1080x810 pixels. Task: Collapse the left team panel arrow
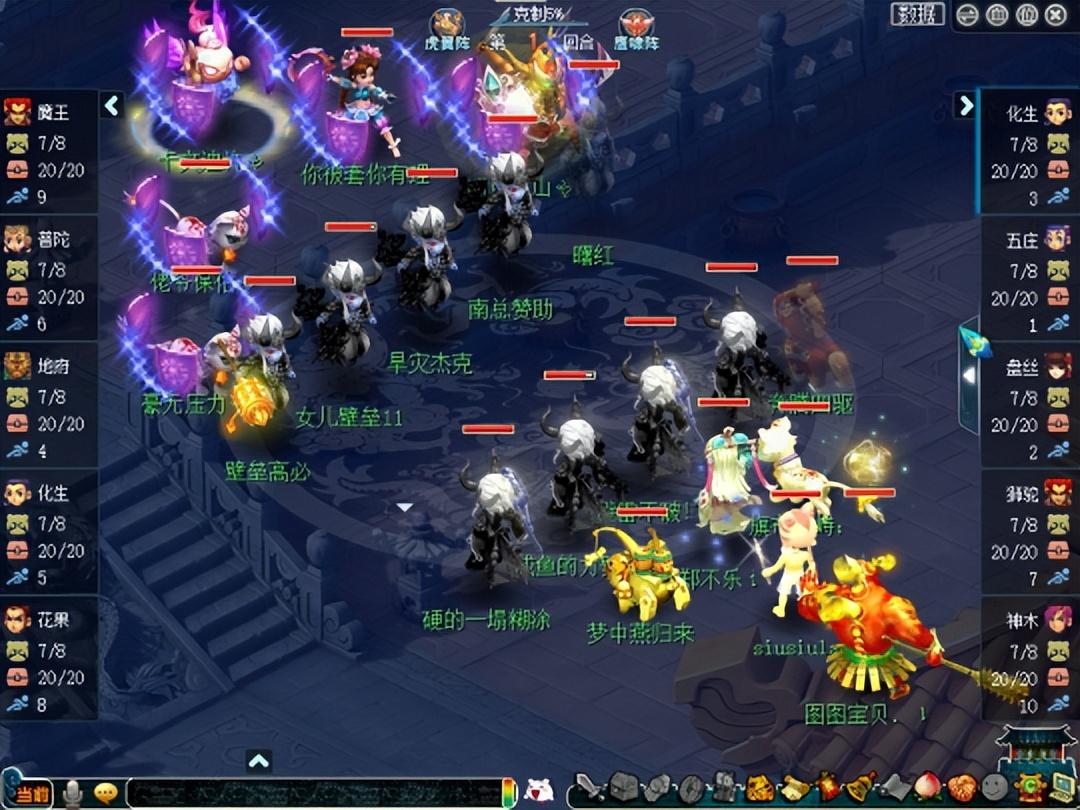[112, 104]
